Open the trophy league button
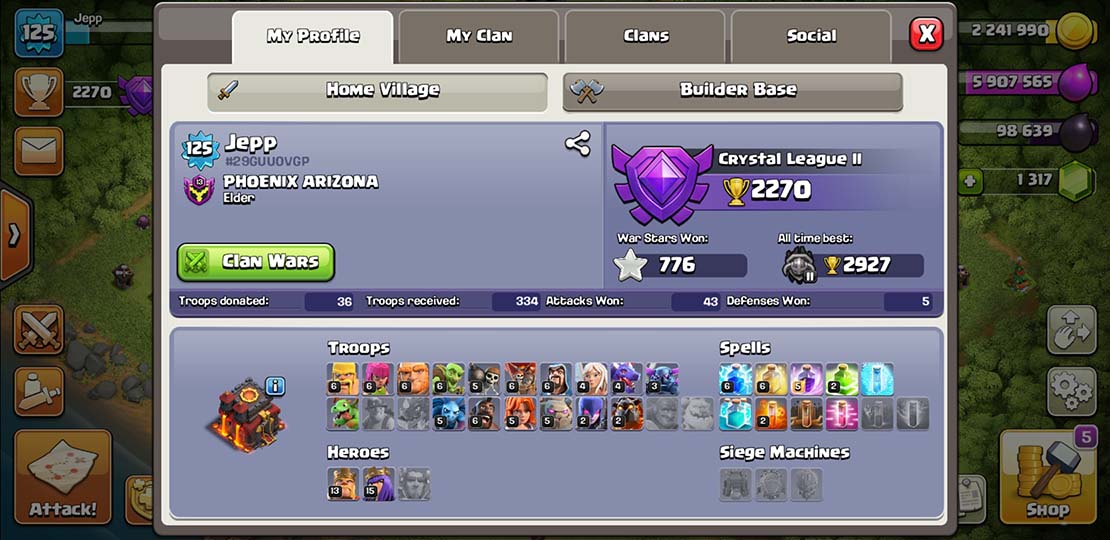Image resolution: width=1110 pixels, height=540 pixels. [39, 92]
